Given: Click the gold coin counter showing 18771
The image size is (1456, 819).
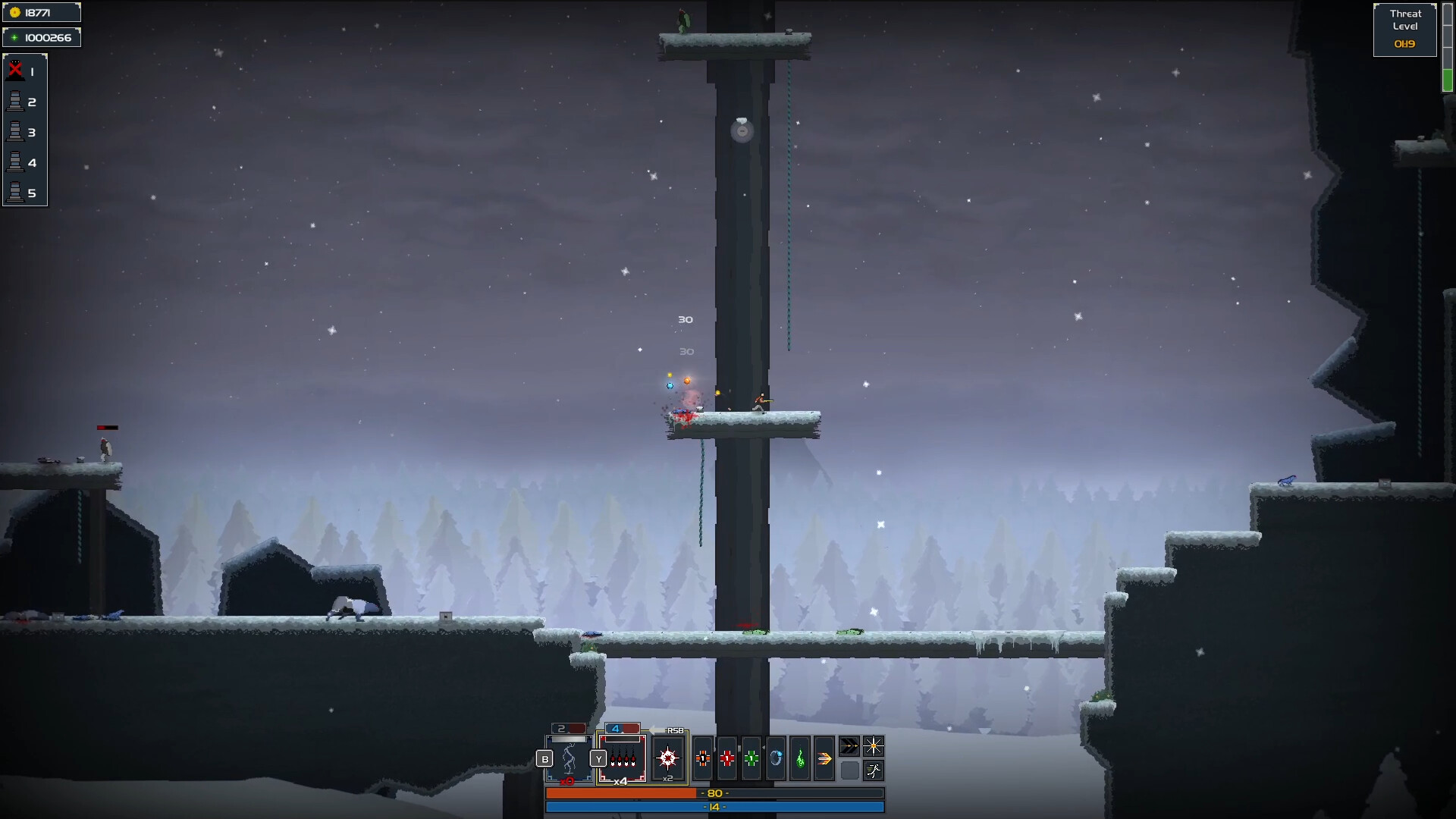Looking at the screenshot, I should (x=42, y=11).
